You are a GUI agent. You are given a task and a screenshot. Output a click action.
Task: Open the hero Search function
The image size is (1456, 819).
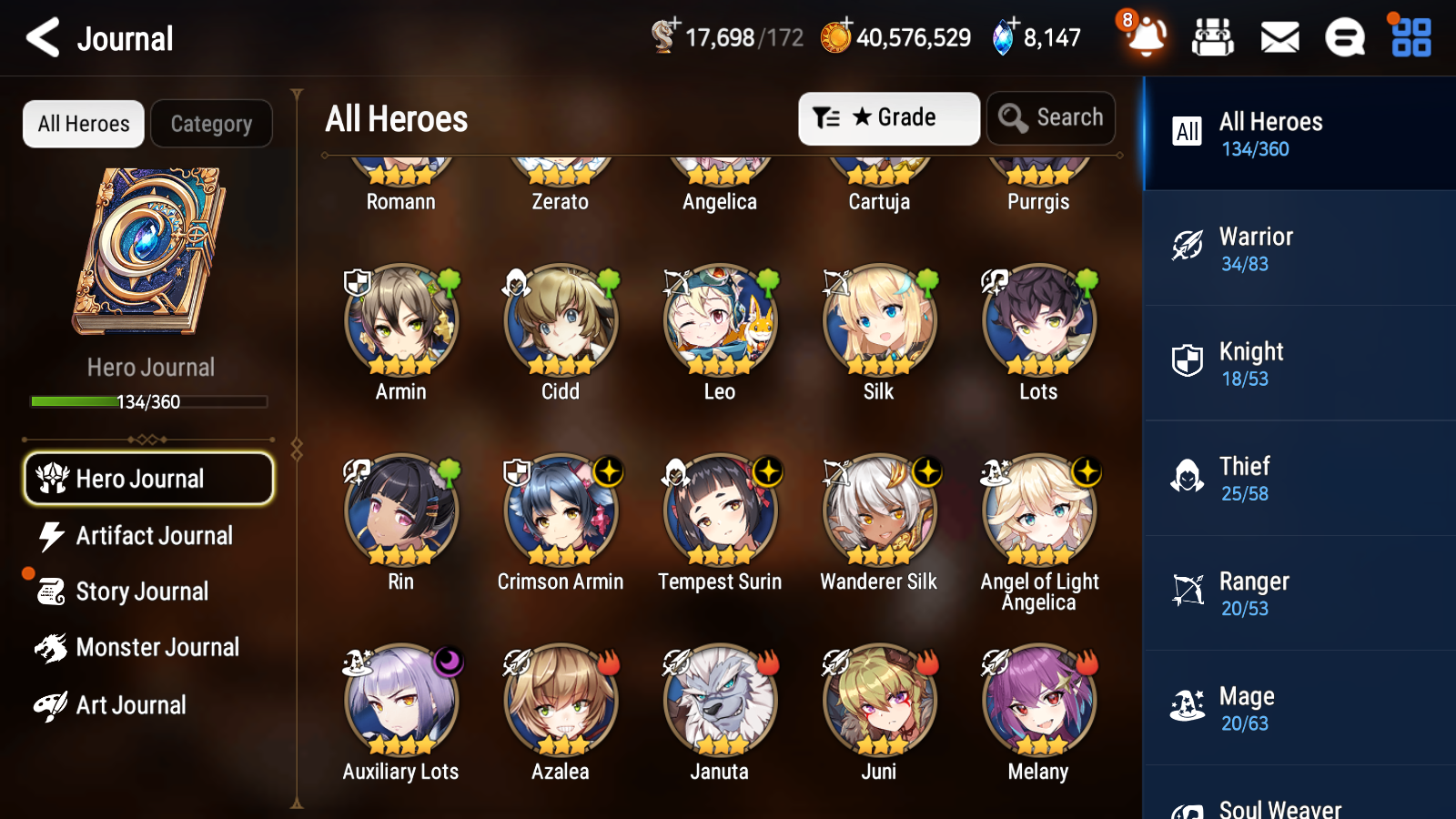pyautogui.click(x=1051, y=118)
